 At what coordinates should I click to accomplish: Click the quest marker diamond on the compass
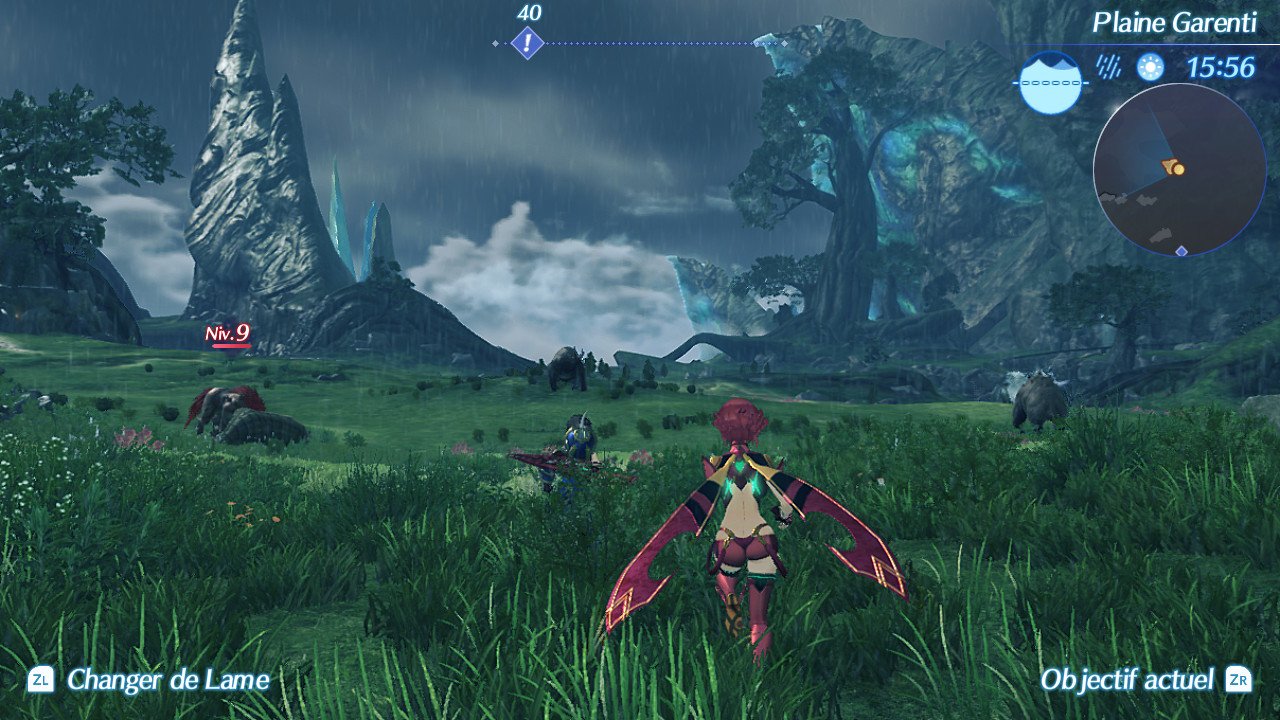[x=527, y=43]
